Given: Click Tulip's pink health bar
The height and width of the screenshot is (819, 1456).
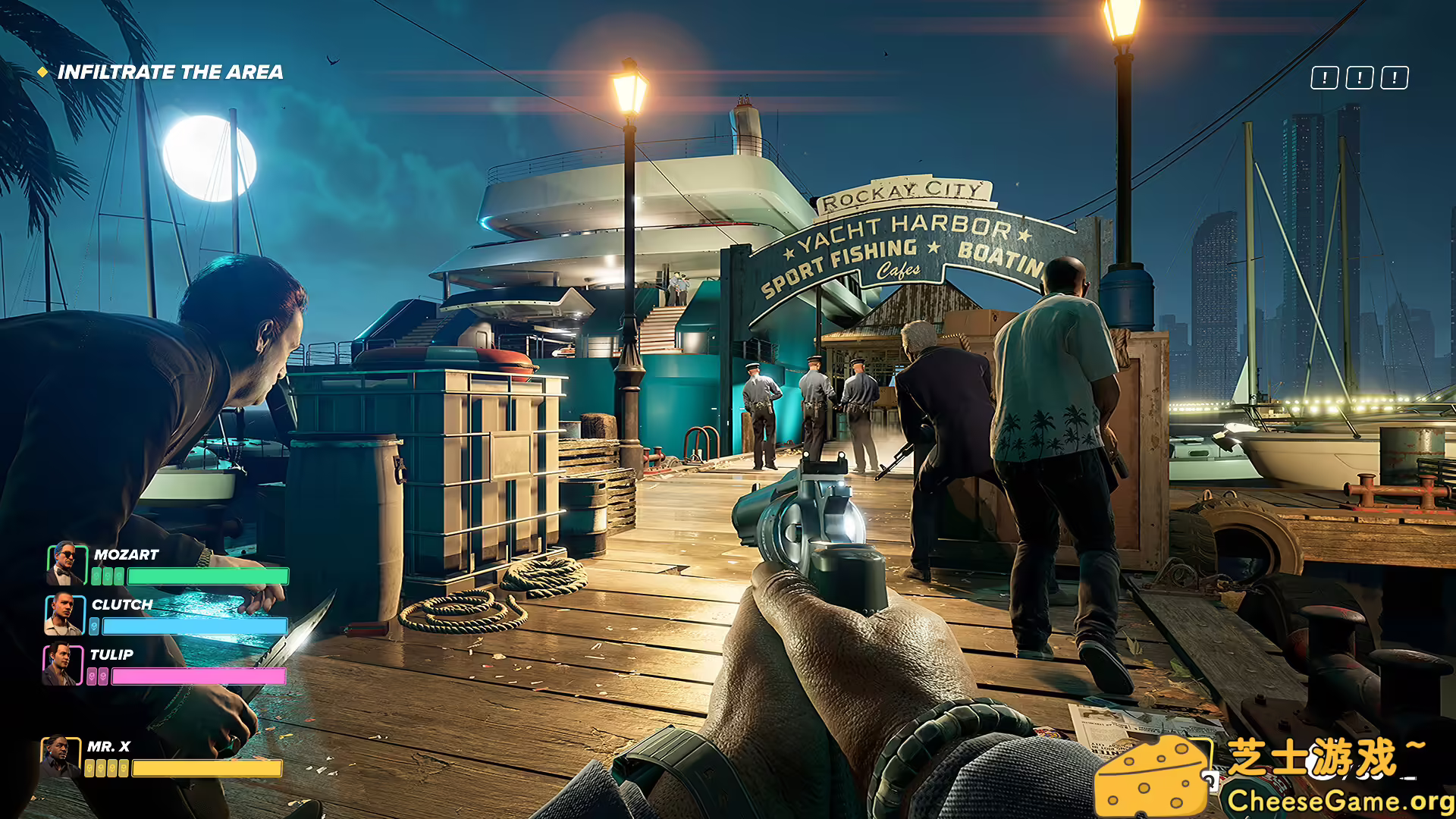Looking at the screenshot, I should pyautogui.click(x=198, y=676).
